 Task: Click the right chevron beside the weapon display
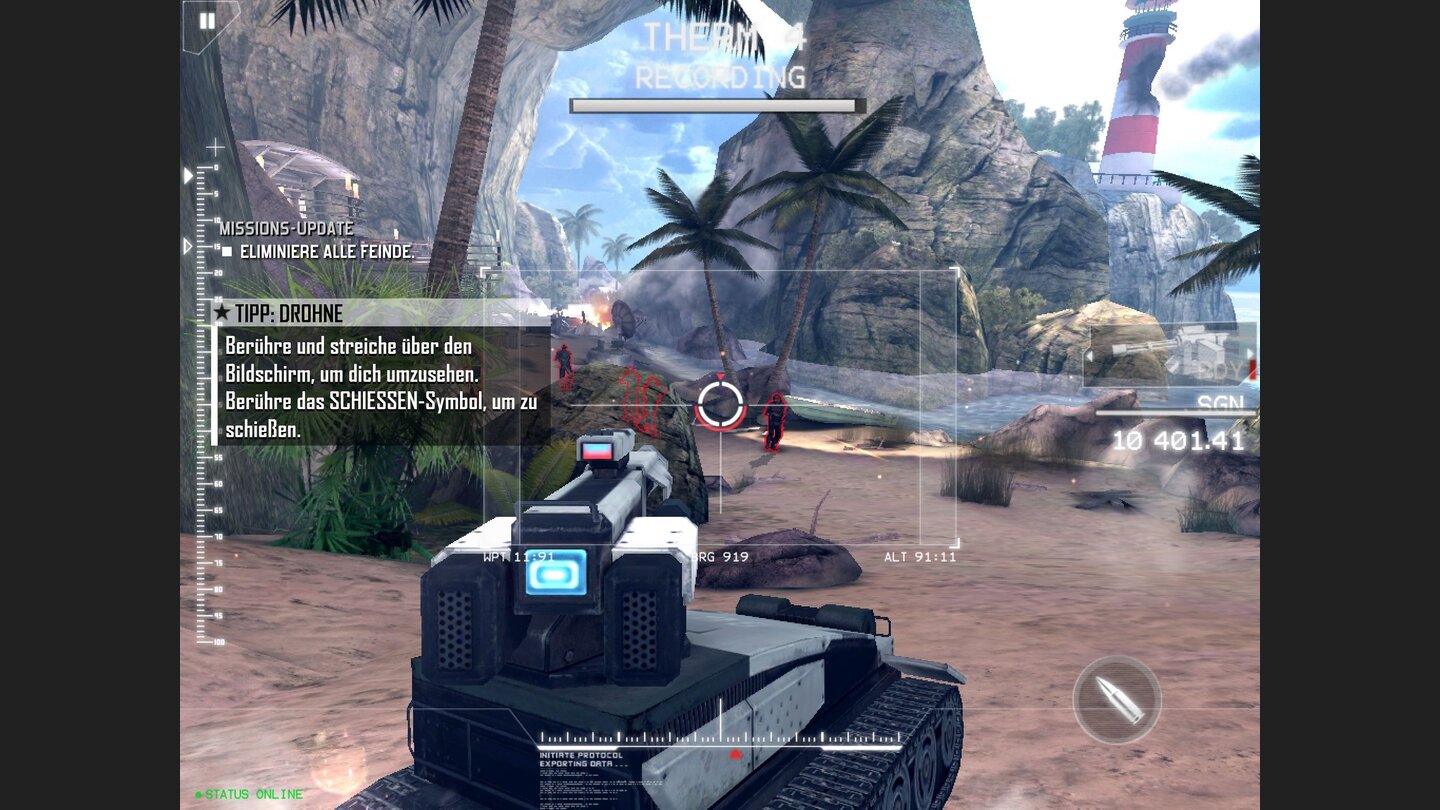pyautogui.click(x=1249, y=352)
